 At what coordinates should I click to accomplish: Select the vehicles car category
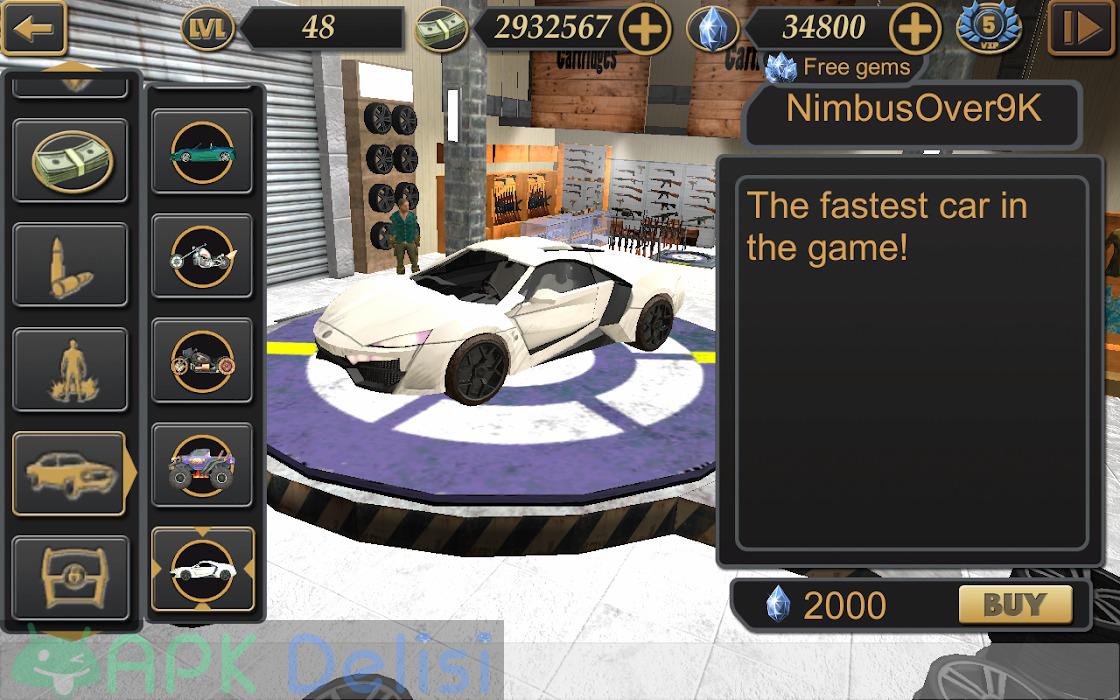pyautogui.click(x=69, y=473)
